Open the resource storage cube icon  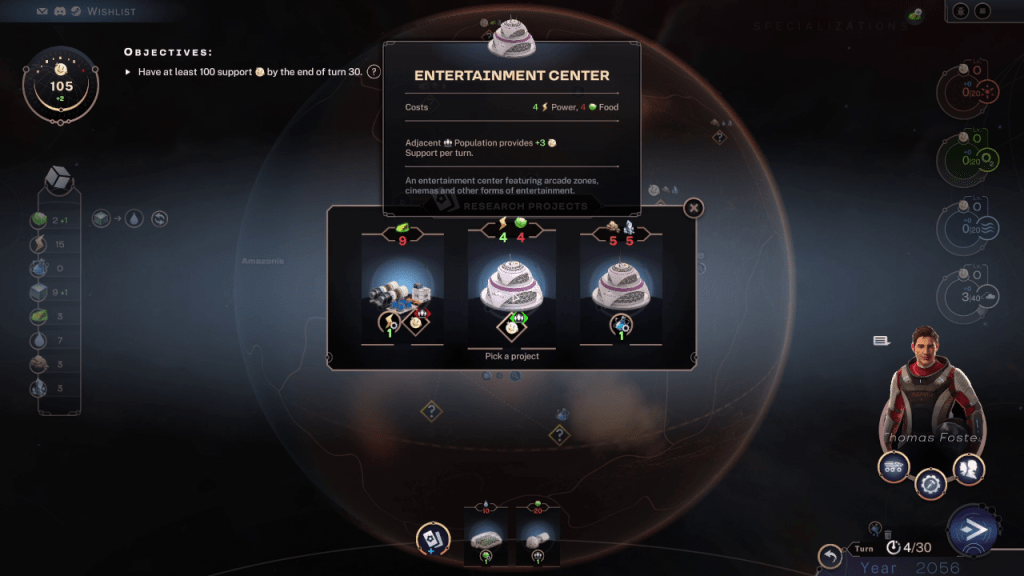59,180
